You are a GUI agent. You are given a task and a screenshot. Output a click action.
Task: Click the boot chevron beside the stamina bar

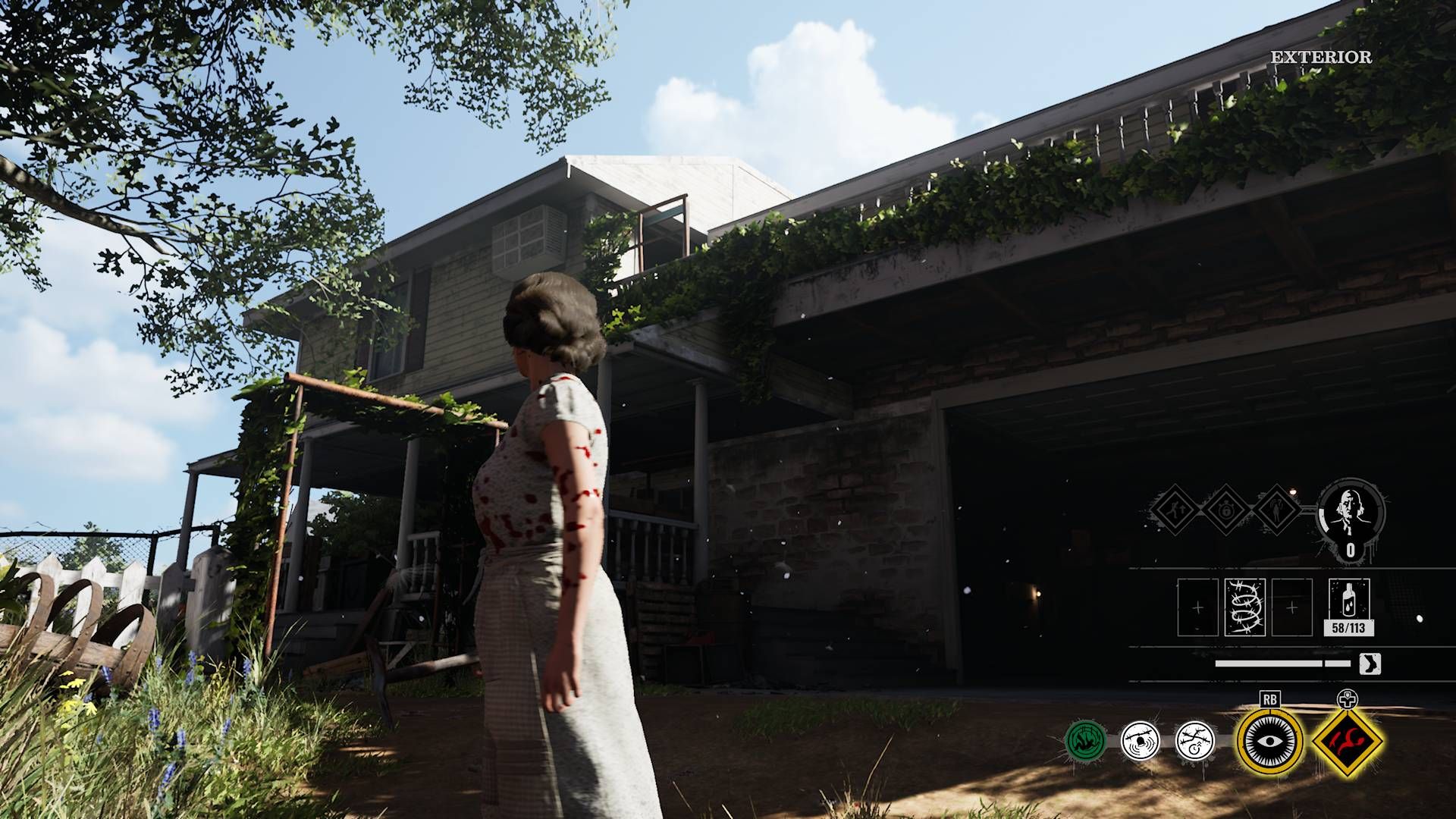tap(1370, 664)
